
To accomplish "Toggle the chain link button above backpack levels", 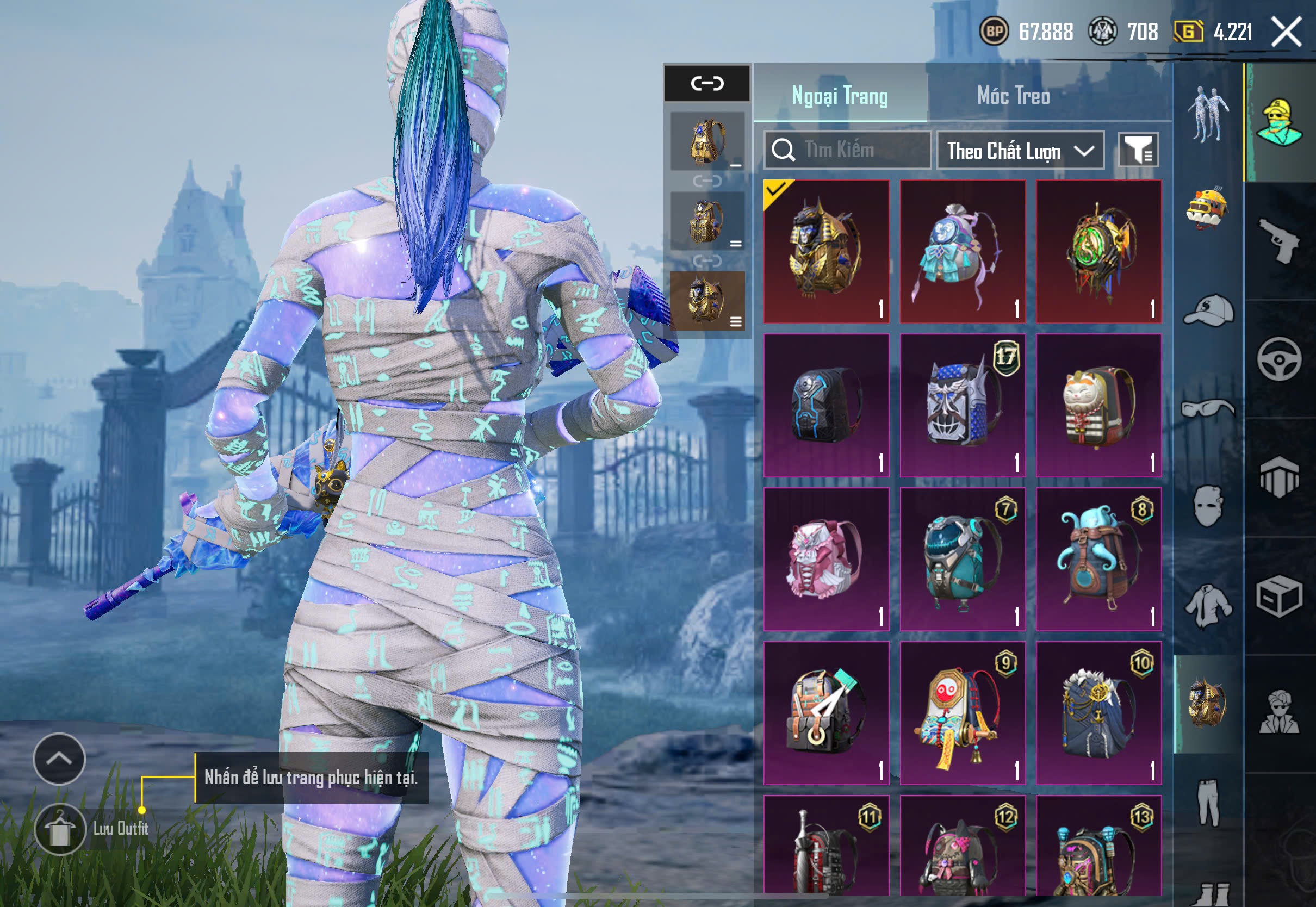I will tap(707, 84).
